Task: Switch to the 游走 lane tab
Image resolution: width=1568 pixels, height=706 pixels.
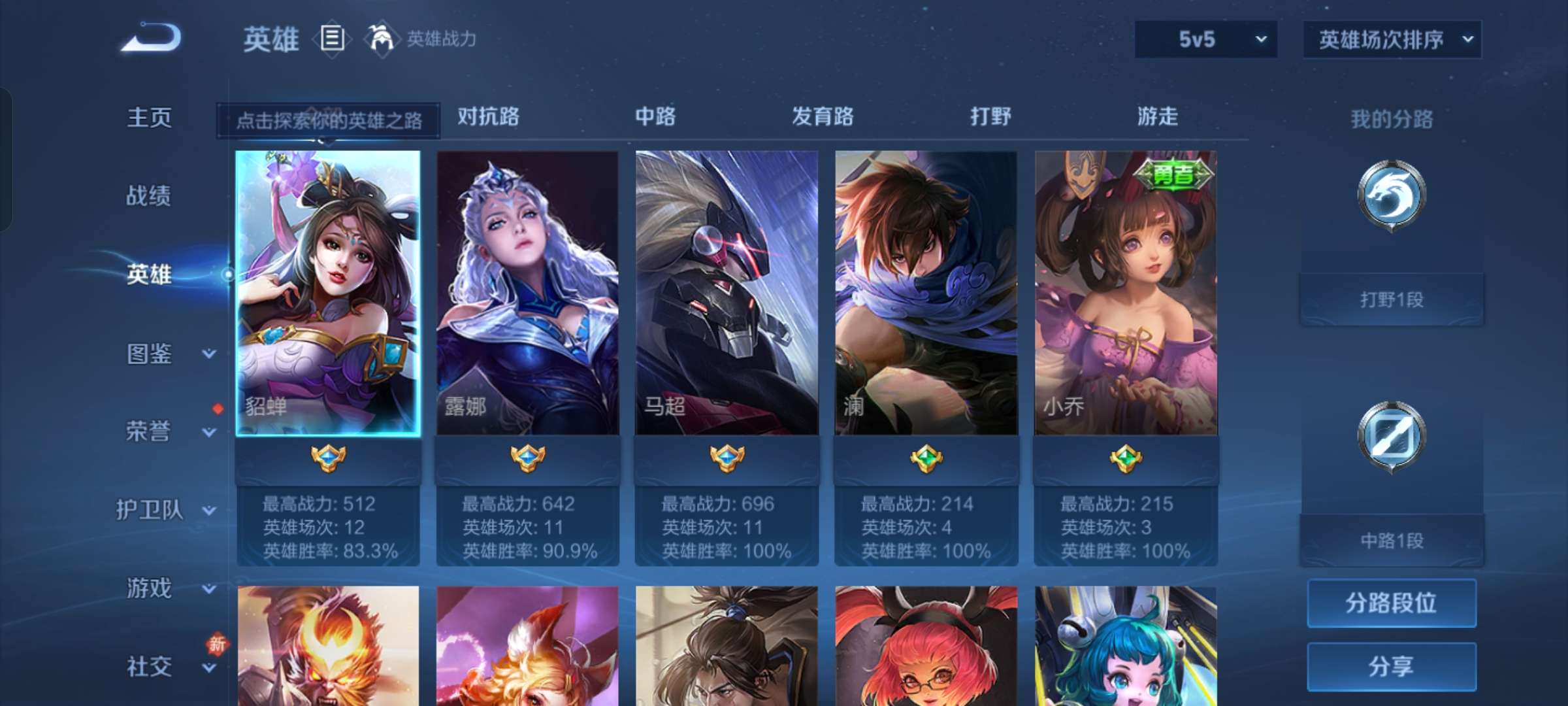Action: pyautogui.click(x=1154, y=118)
